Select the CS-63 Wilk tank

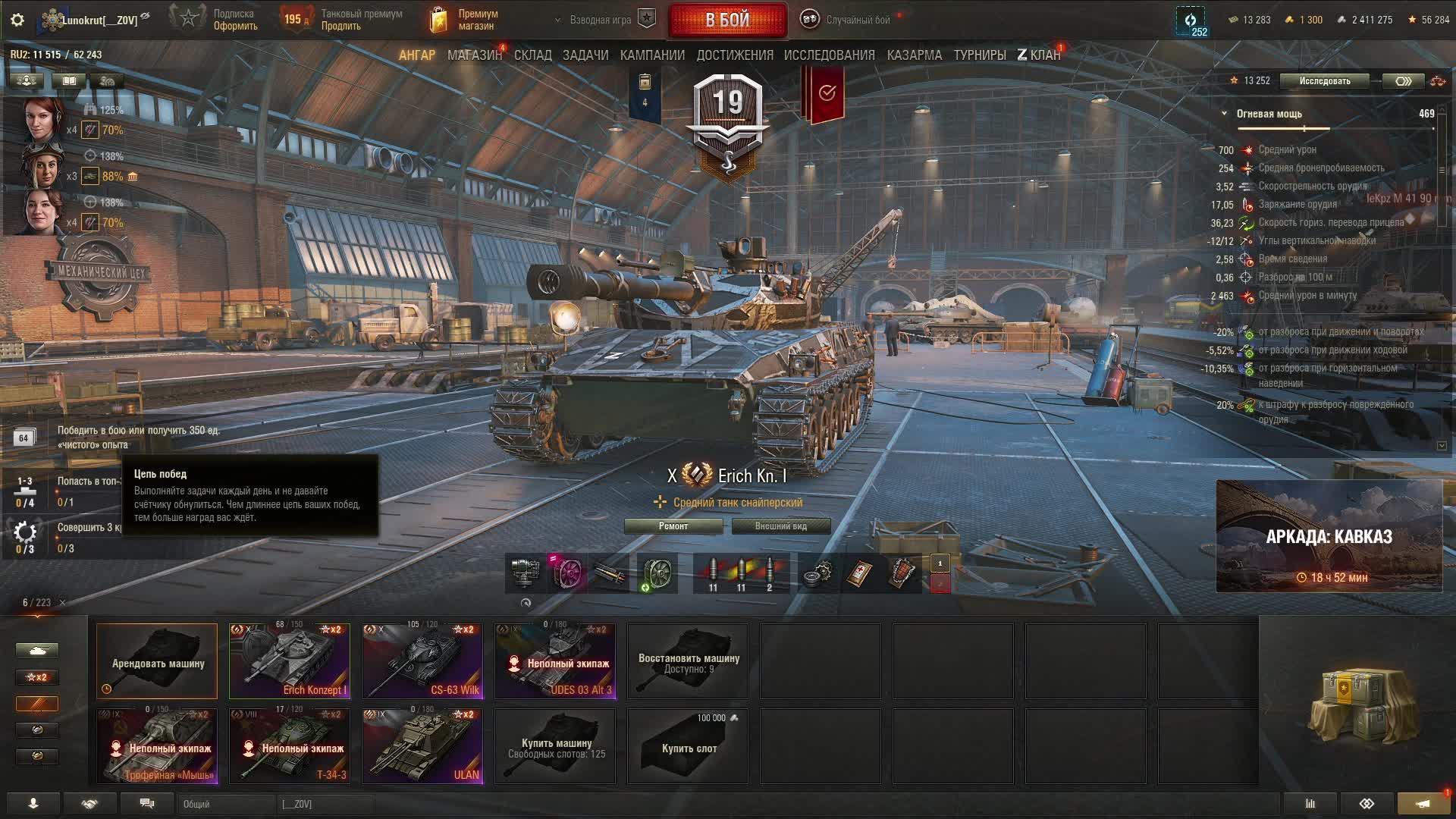422,661
